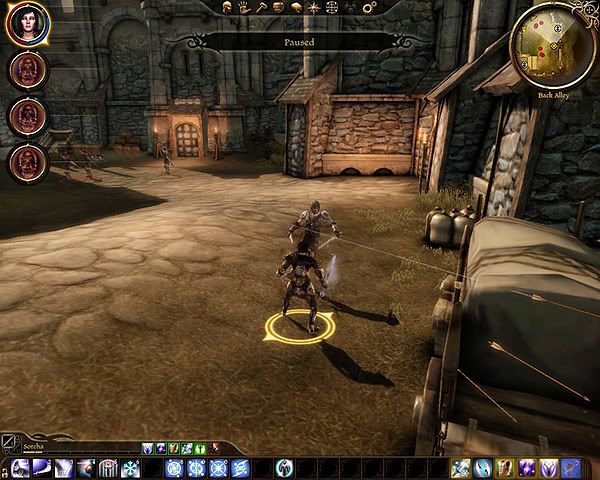
Task: Open the character record head icon
Action: [228, 8]
